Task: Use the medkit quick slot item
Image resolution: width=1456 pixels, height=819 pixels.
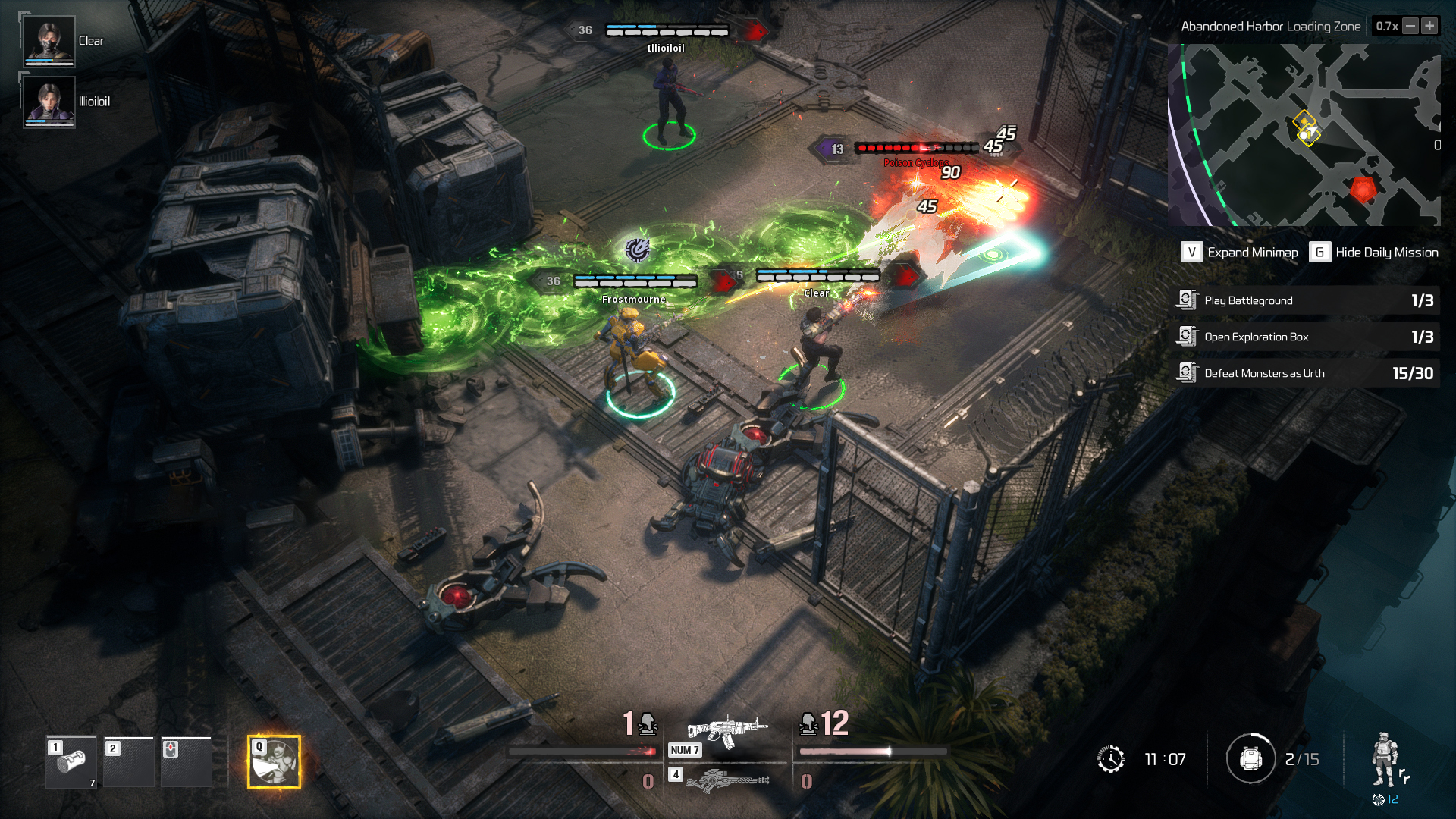Action: pyautogui.click(x=187, y=762)
